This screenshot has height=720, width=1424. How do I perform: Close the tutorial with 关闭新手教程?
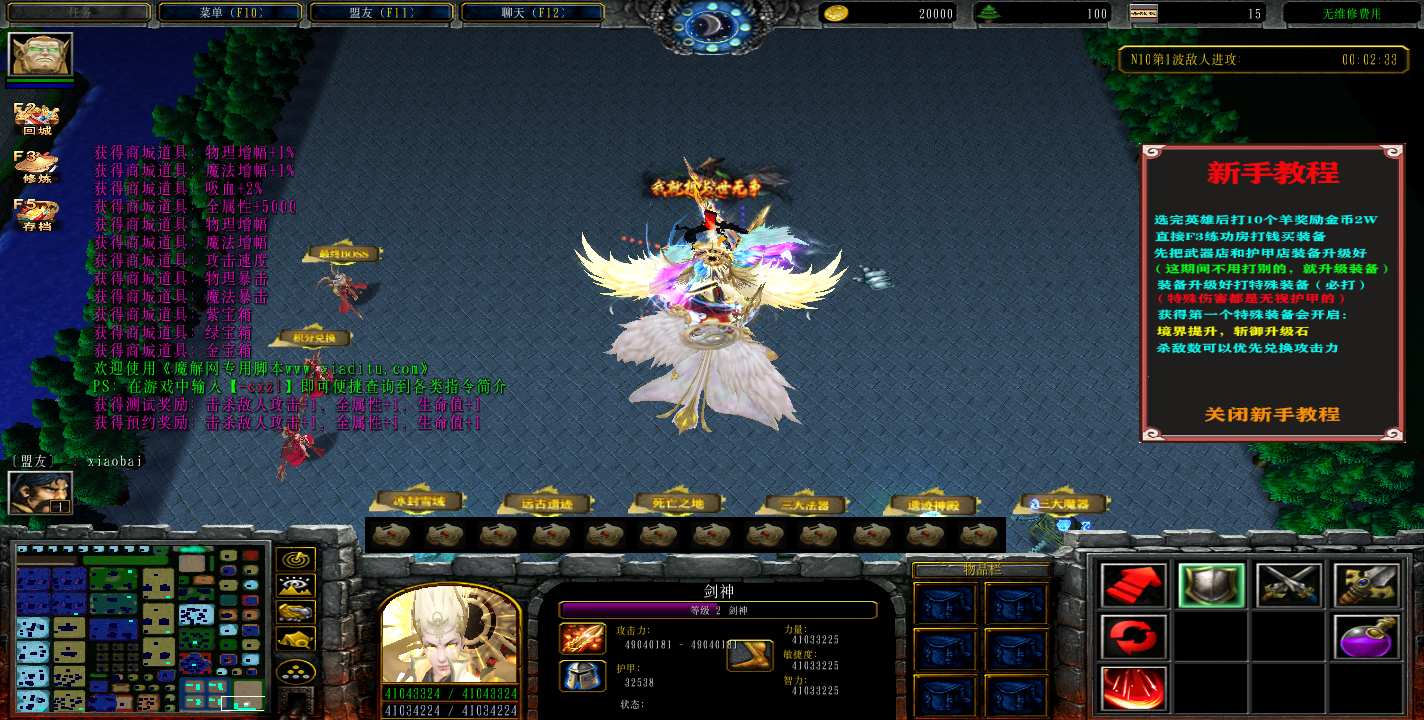point(1272,414)
